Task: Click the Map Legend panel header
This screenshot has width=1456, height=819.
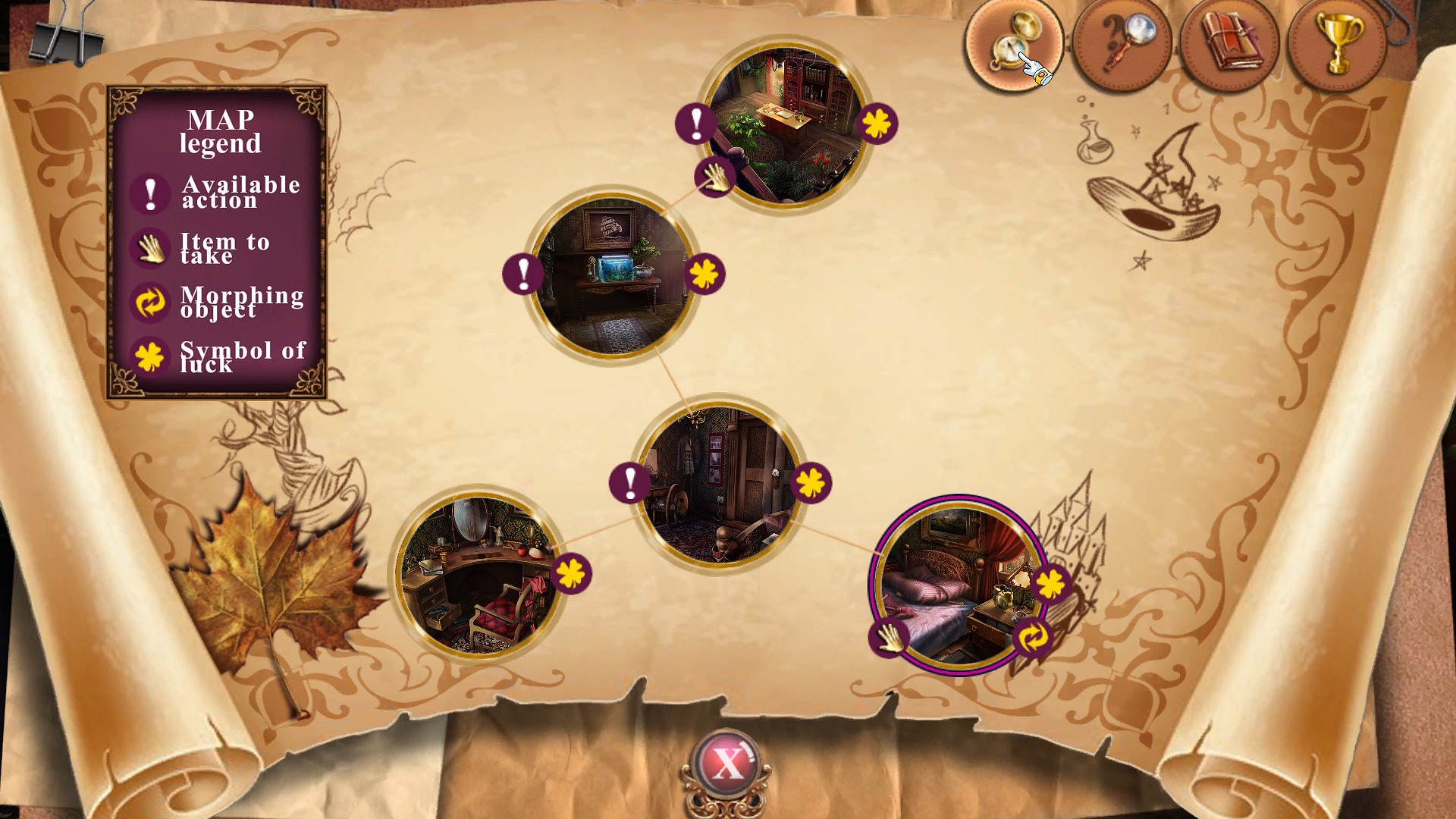Action: click(x=221, y=130)
